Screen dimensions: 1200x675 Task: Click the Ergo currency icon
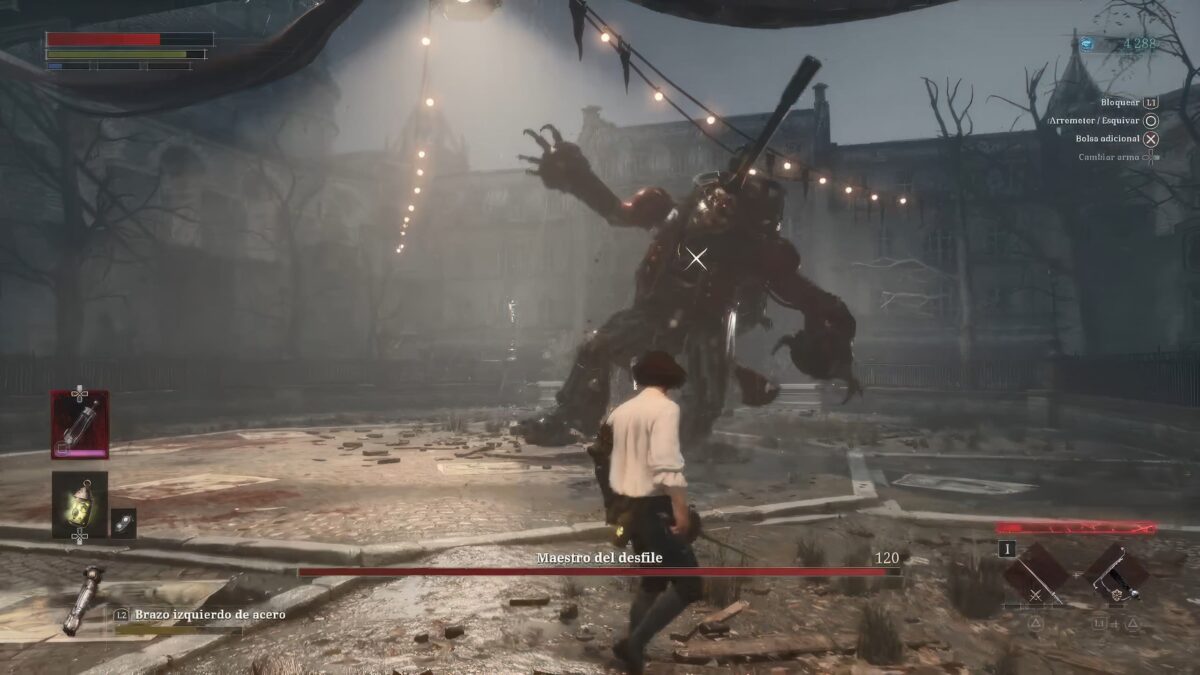pyautogui.click(x=1087, y=43)
